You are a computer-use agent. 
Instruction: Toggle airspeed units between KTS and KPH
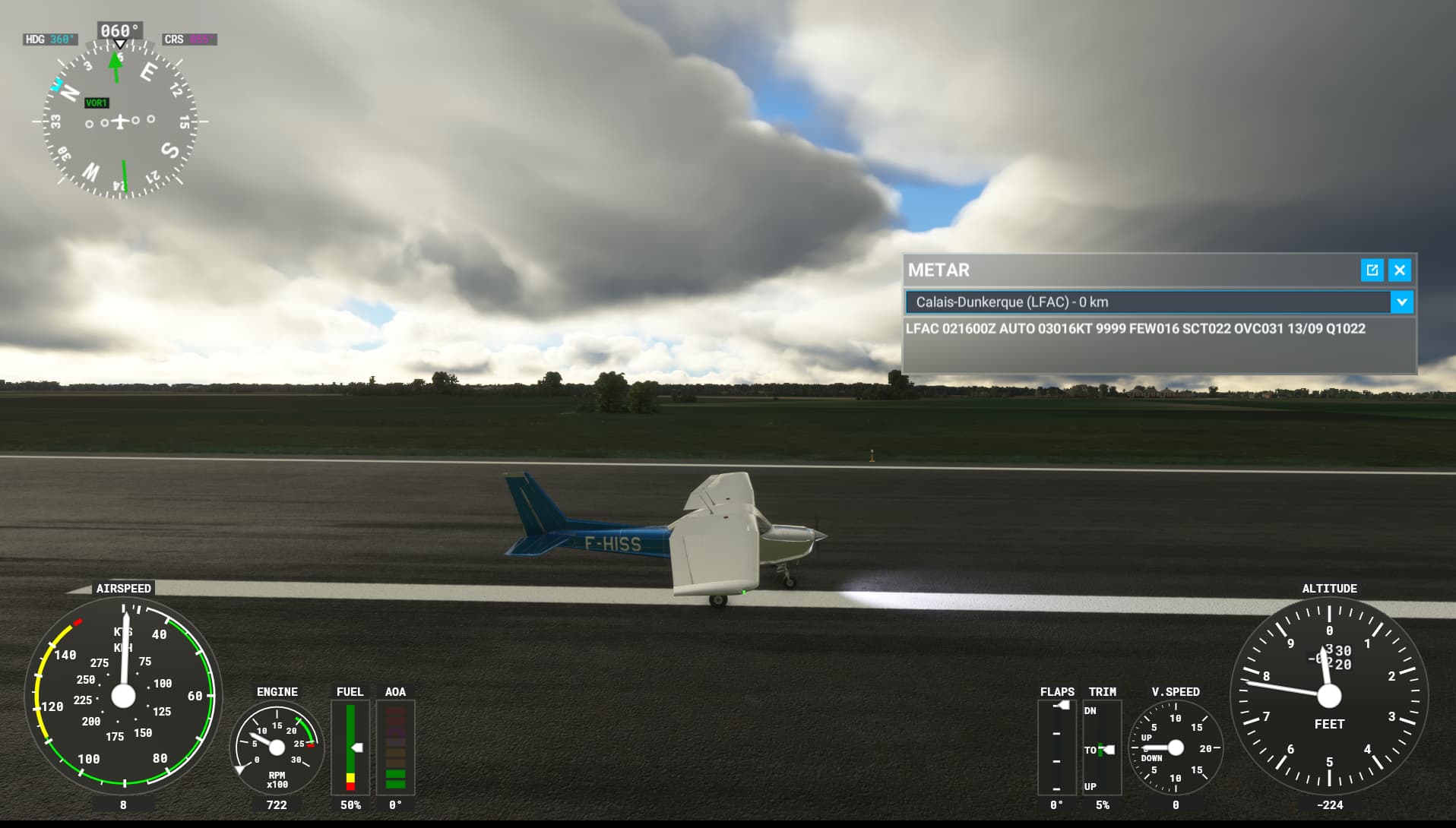122,638
